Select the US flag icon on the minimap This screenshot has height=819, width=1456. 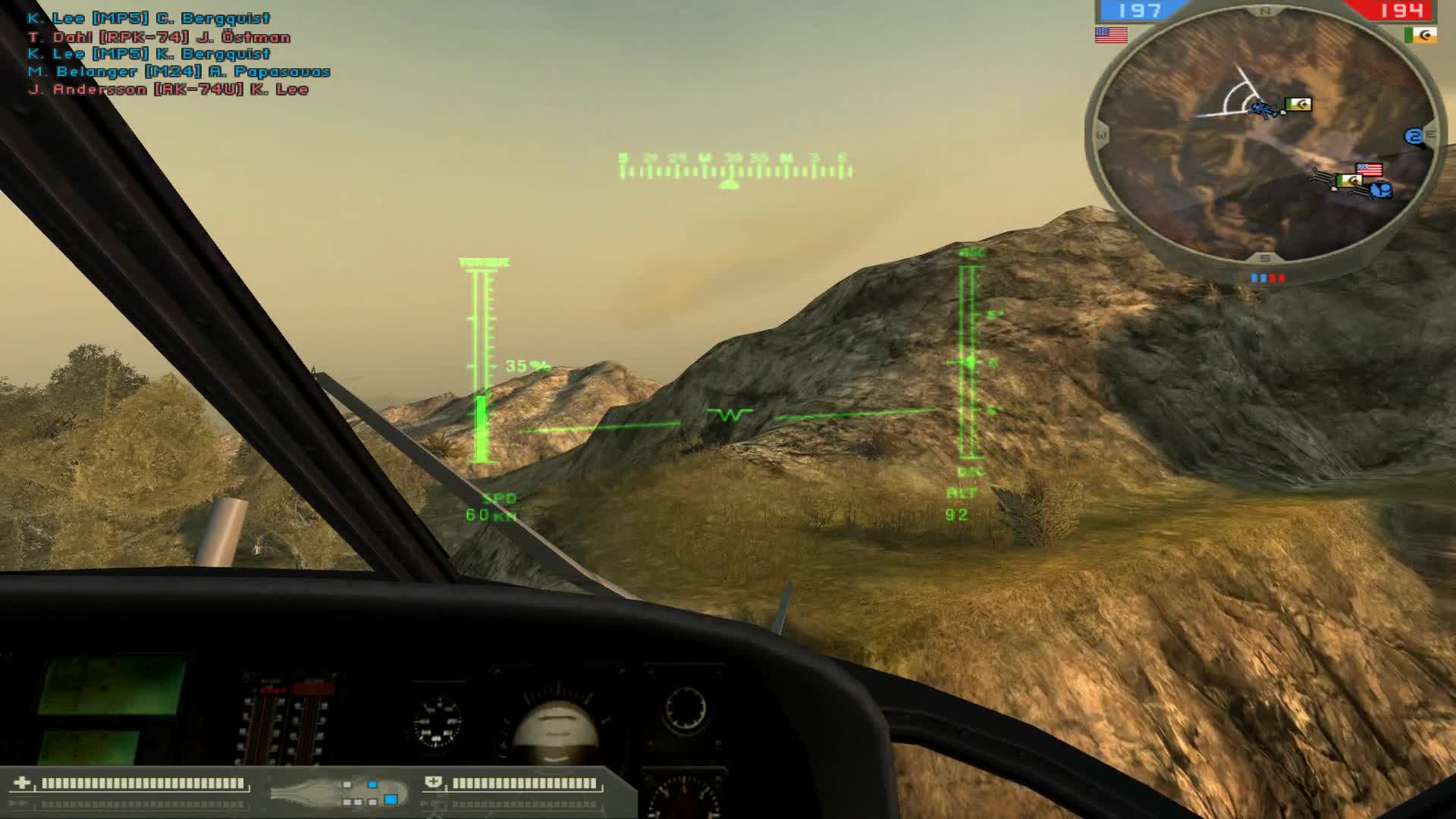click(1370, 168)
